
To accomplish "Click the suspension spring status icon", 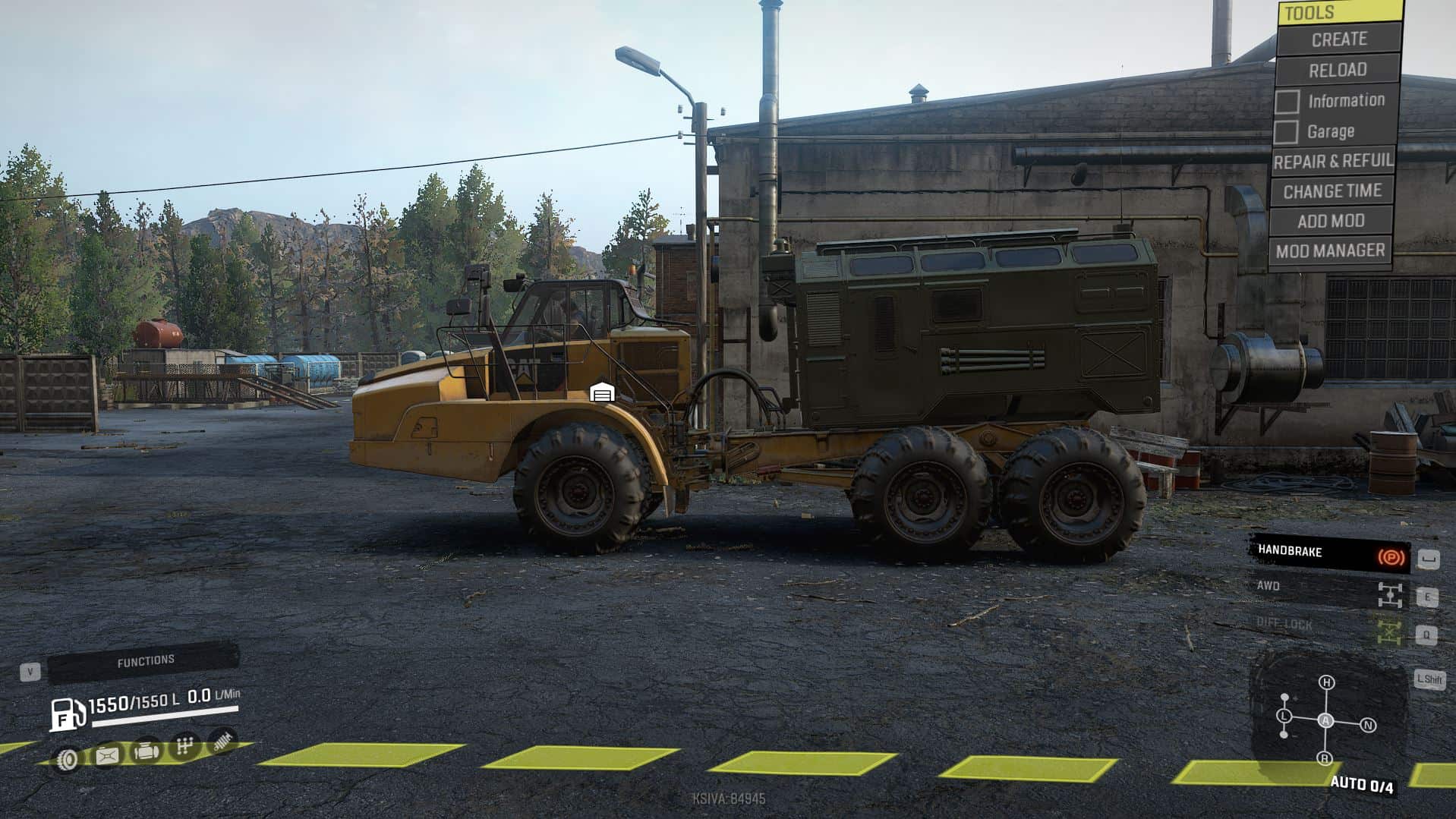I will [x=222, y=742].
